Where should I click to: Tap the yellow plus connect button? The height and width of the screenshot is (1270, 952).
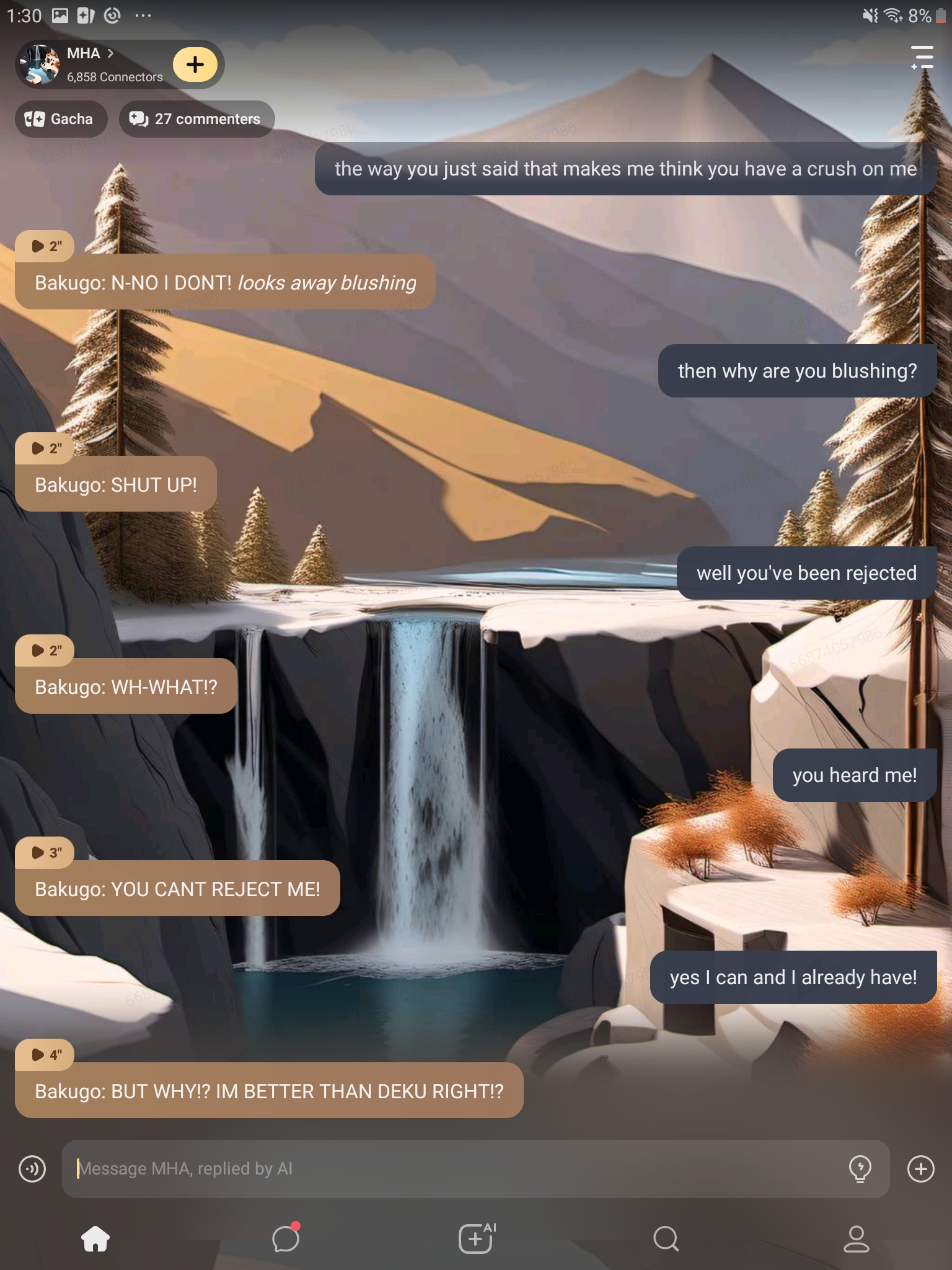195,64
